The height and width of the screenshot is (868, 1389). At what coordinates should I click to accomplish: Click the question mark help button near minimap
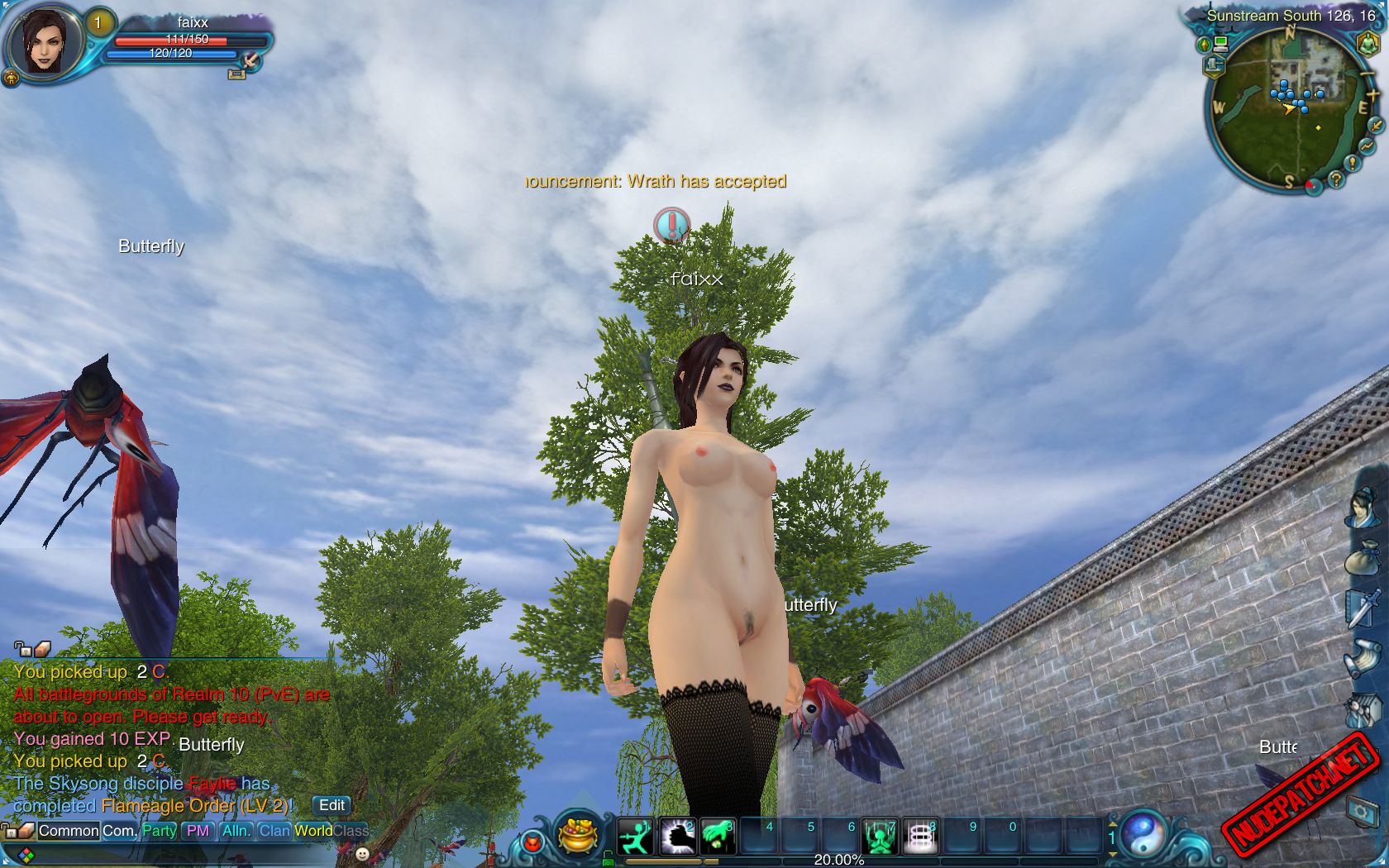pyautogui.click(x=1335, y=178)
